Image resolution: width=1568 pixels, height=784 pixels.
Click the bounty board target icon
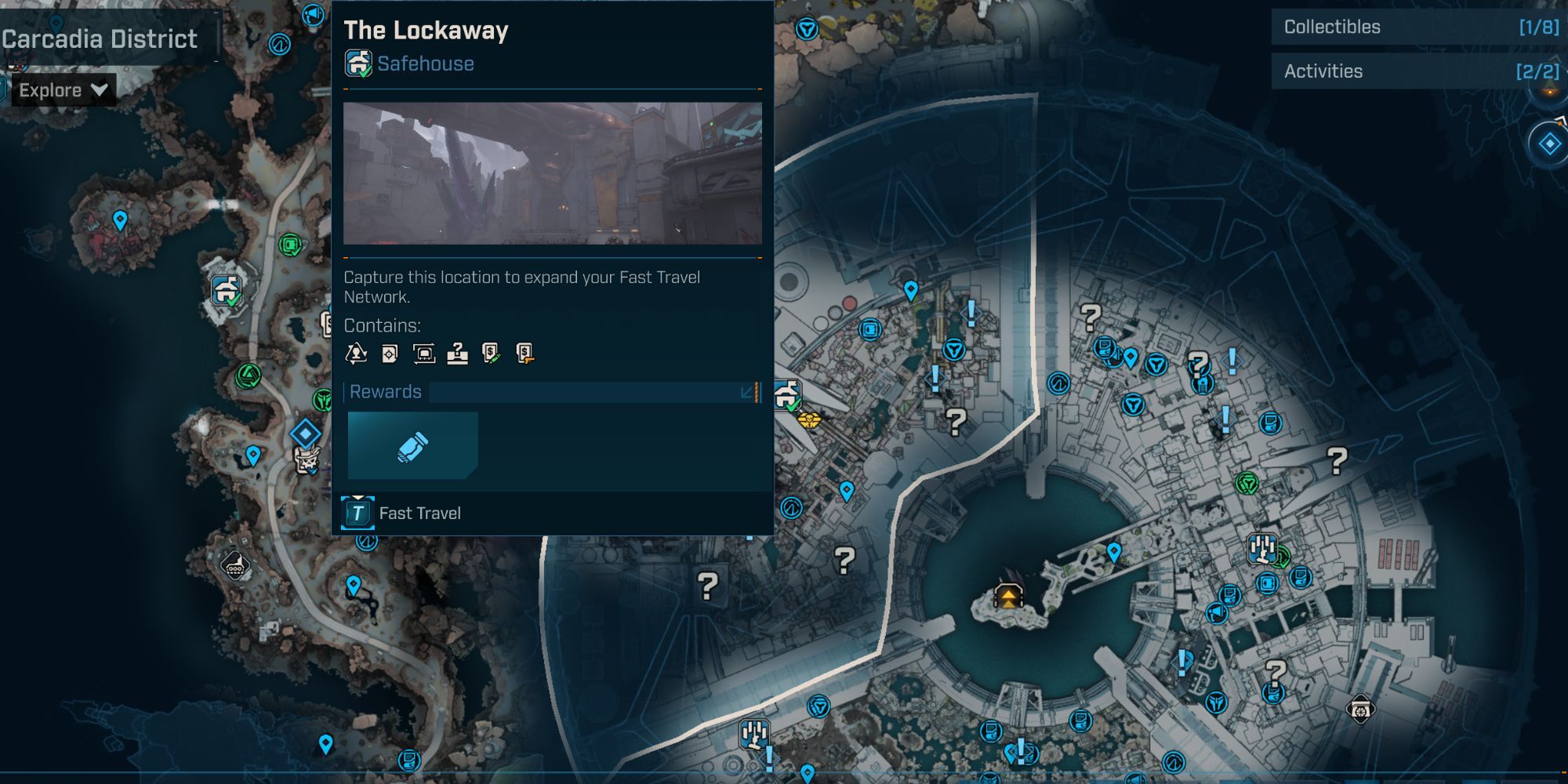coord(390,354)
